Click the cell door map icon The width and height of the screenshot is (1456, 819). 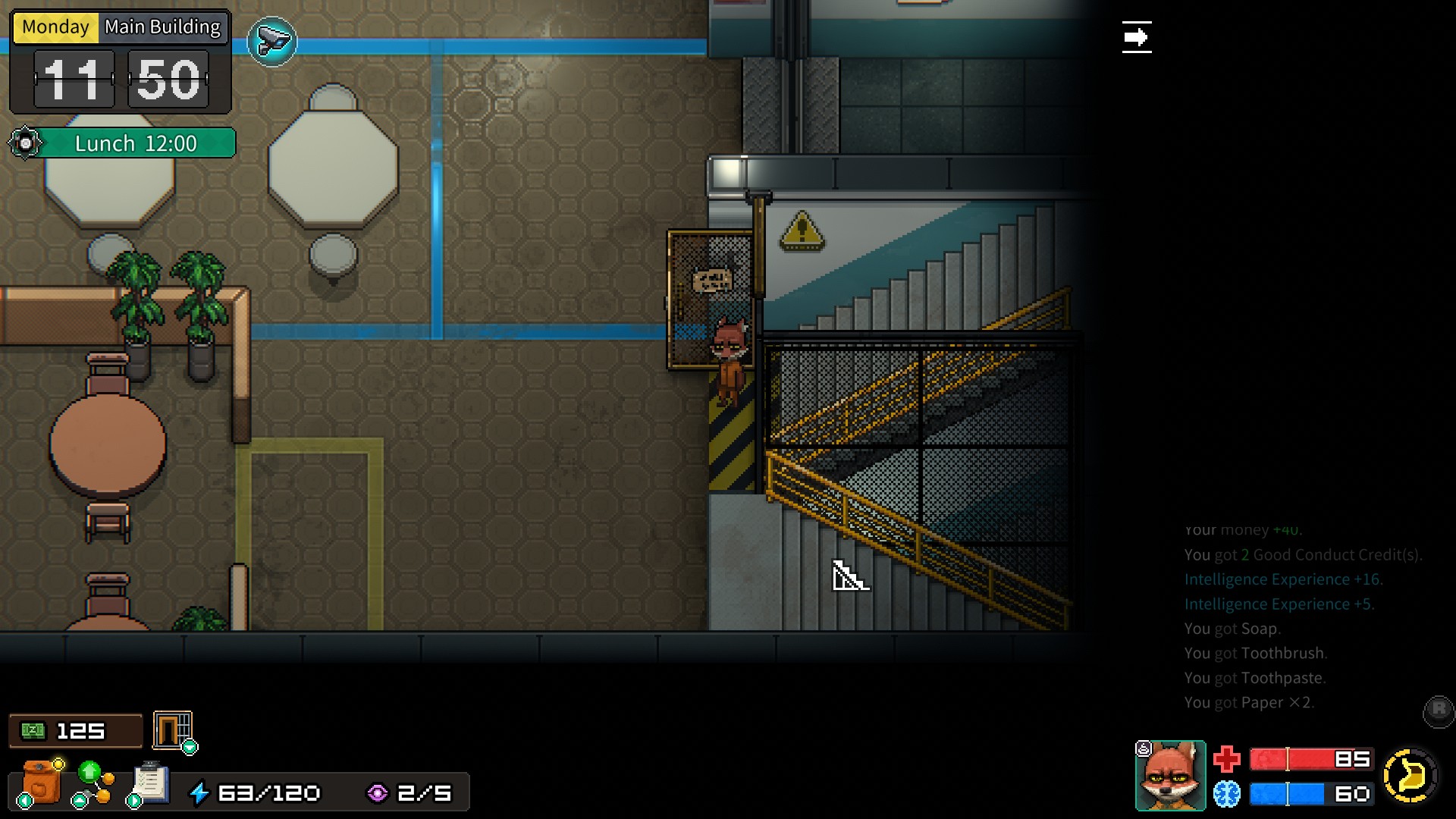(173, 731)
